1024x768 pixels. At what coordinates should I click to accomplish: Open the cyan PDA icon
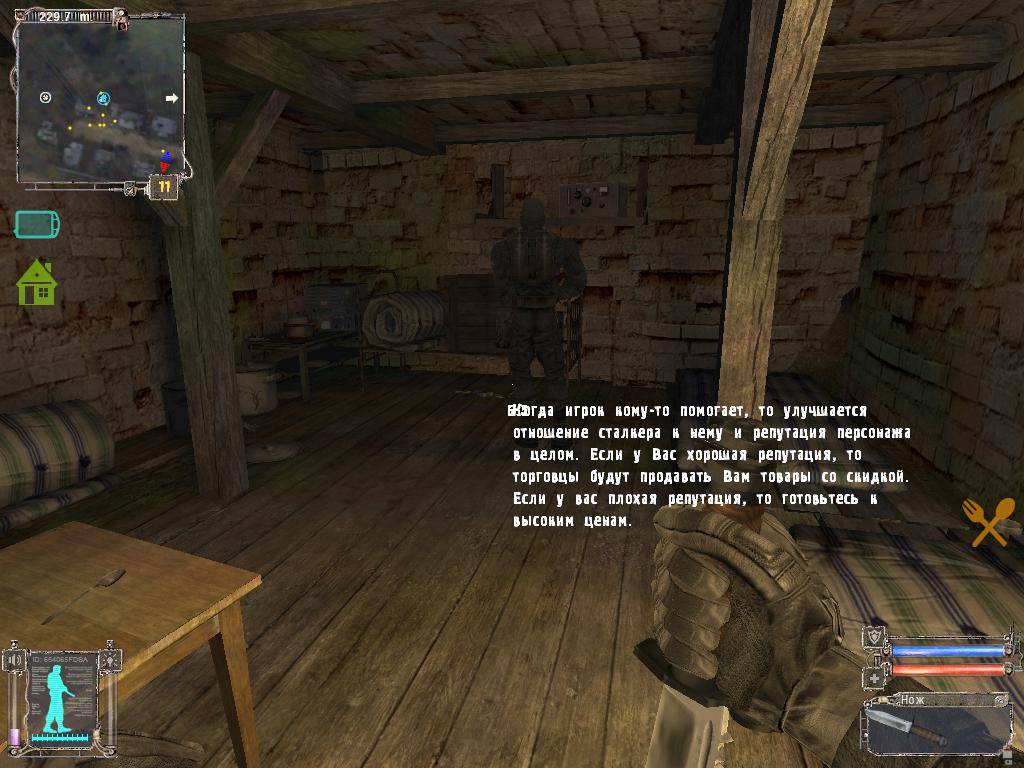click(x=37, y=224)
